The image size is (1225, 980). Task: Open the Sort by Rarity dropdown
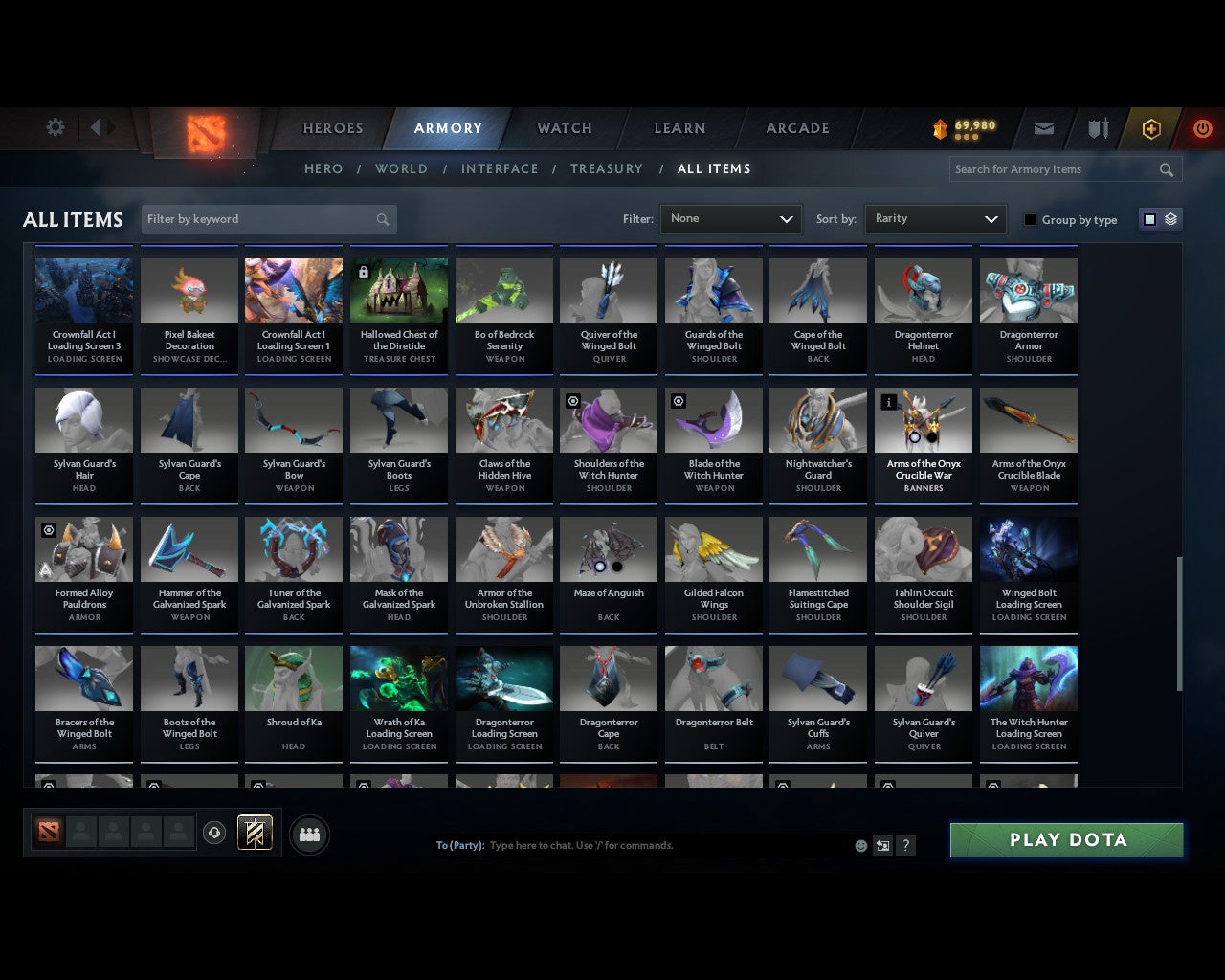tap(935, 218)
